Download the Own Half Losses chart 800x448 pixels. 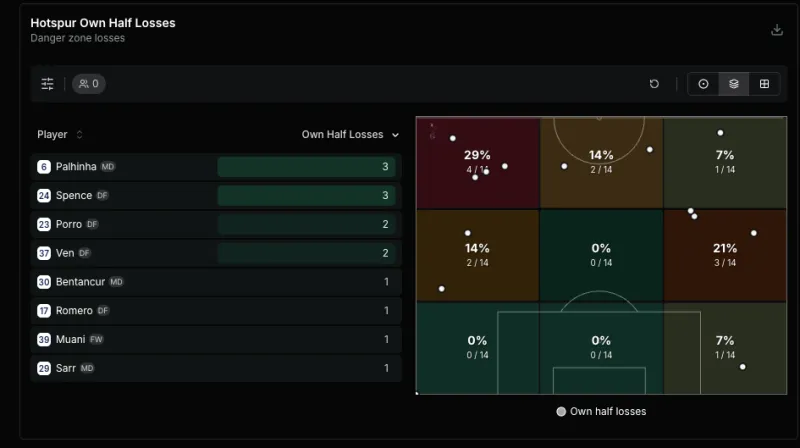point(777,30)
